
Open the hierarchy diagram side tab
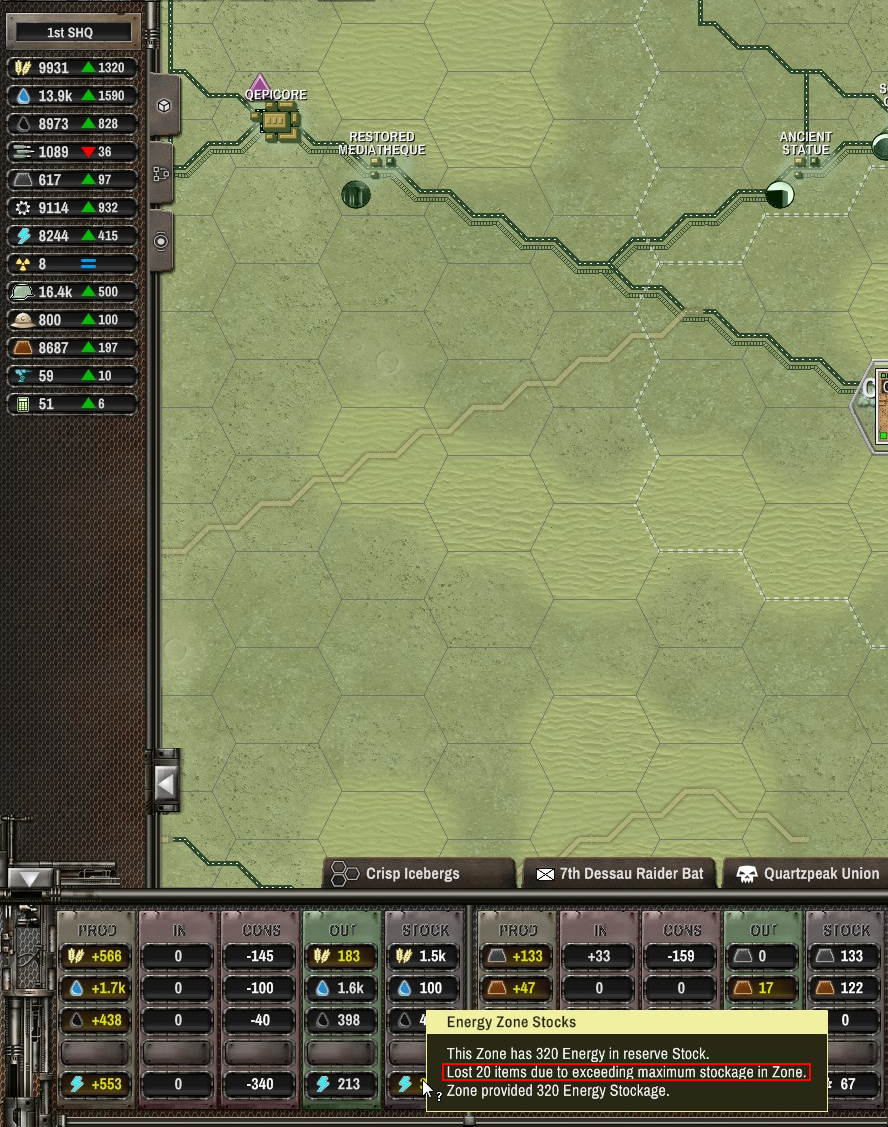tap(163, 174)
